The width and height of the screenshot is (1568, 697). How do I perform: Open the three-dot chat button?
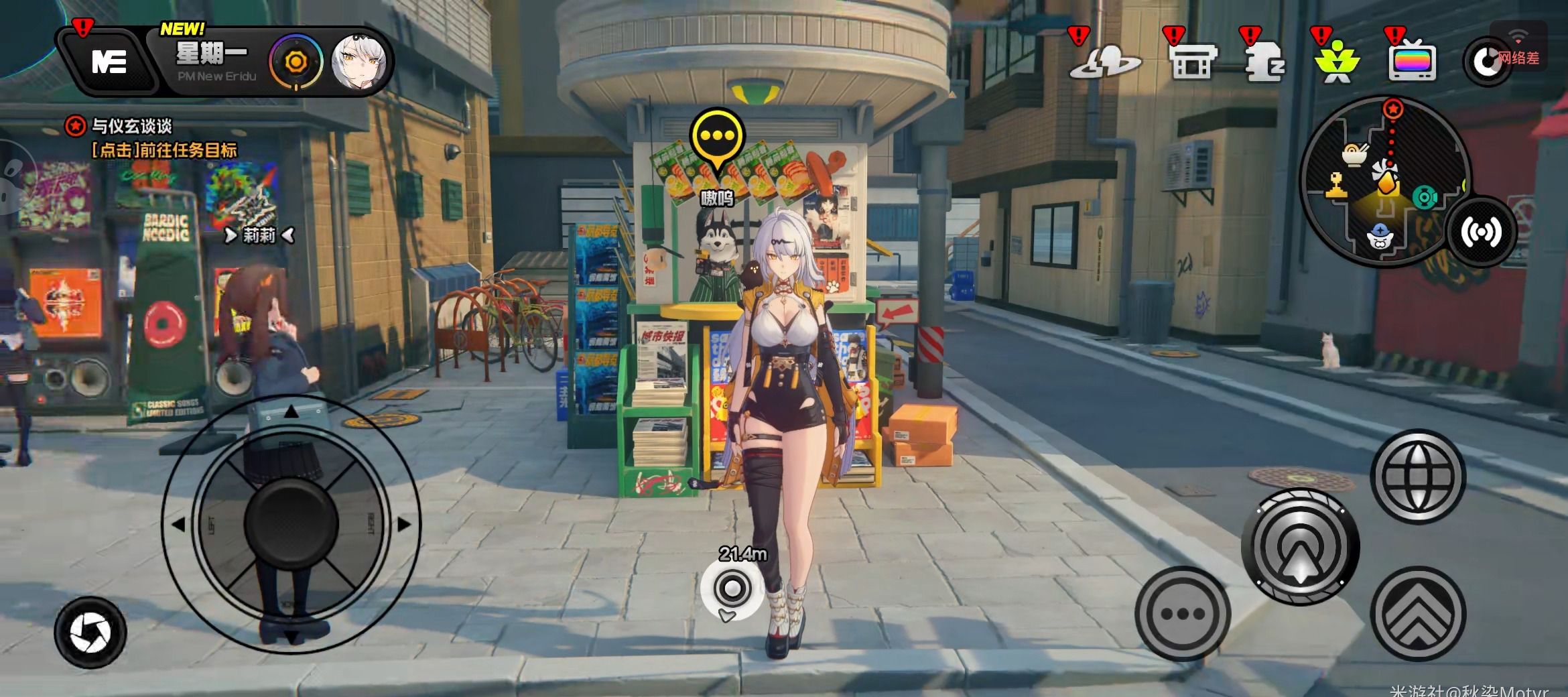click(1183, 613)
